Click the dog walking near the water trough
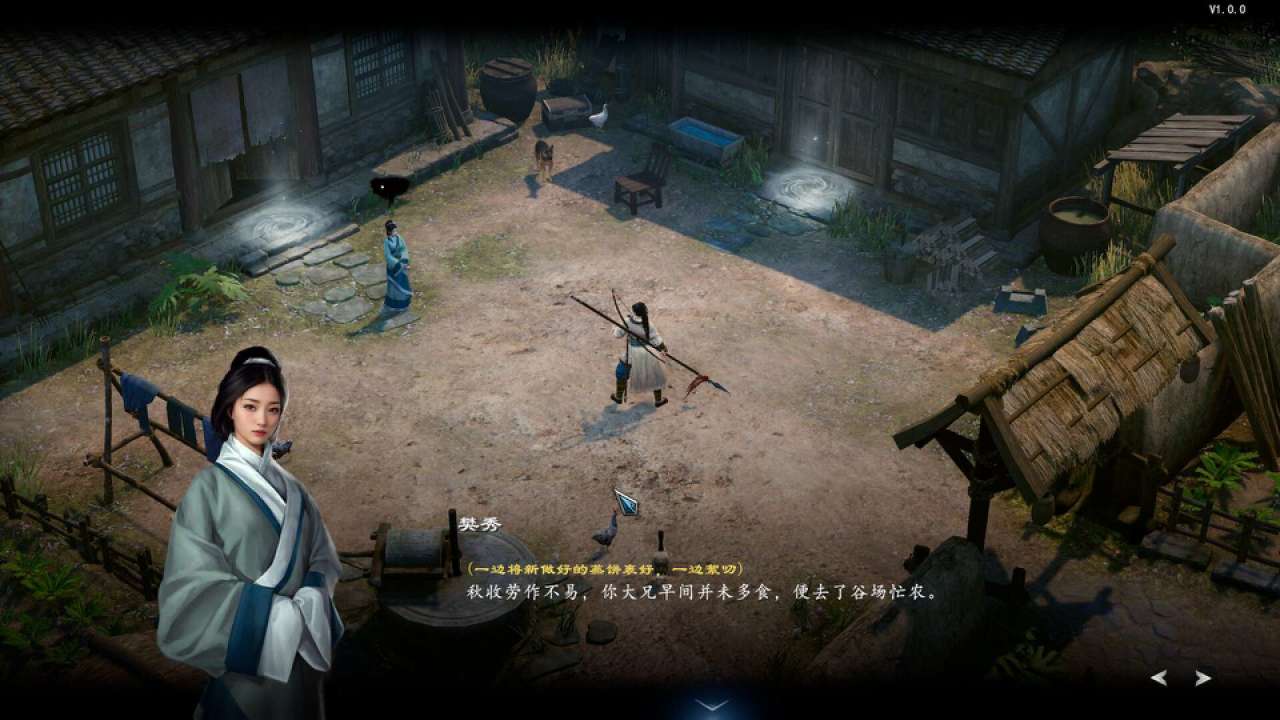Screen dimensions: 1280x720 coord(543,155)
